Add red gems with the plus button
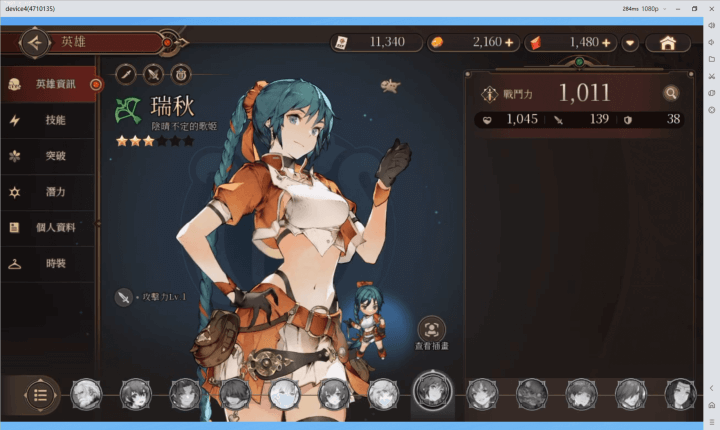The image size is (720, 430). (606, 43)
